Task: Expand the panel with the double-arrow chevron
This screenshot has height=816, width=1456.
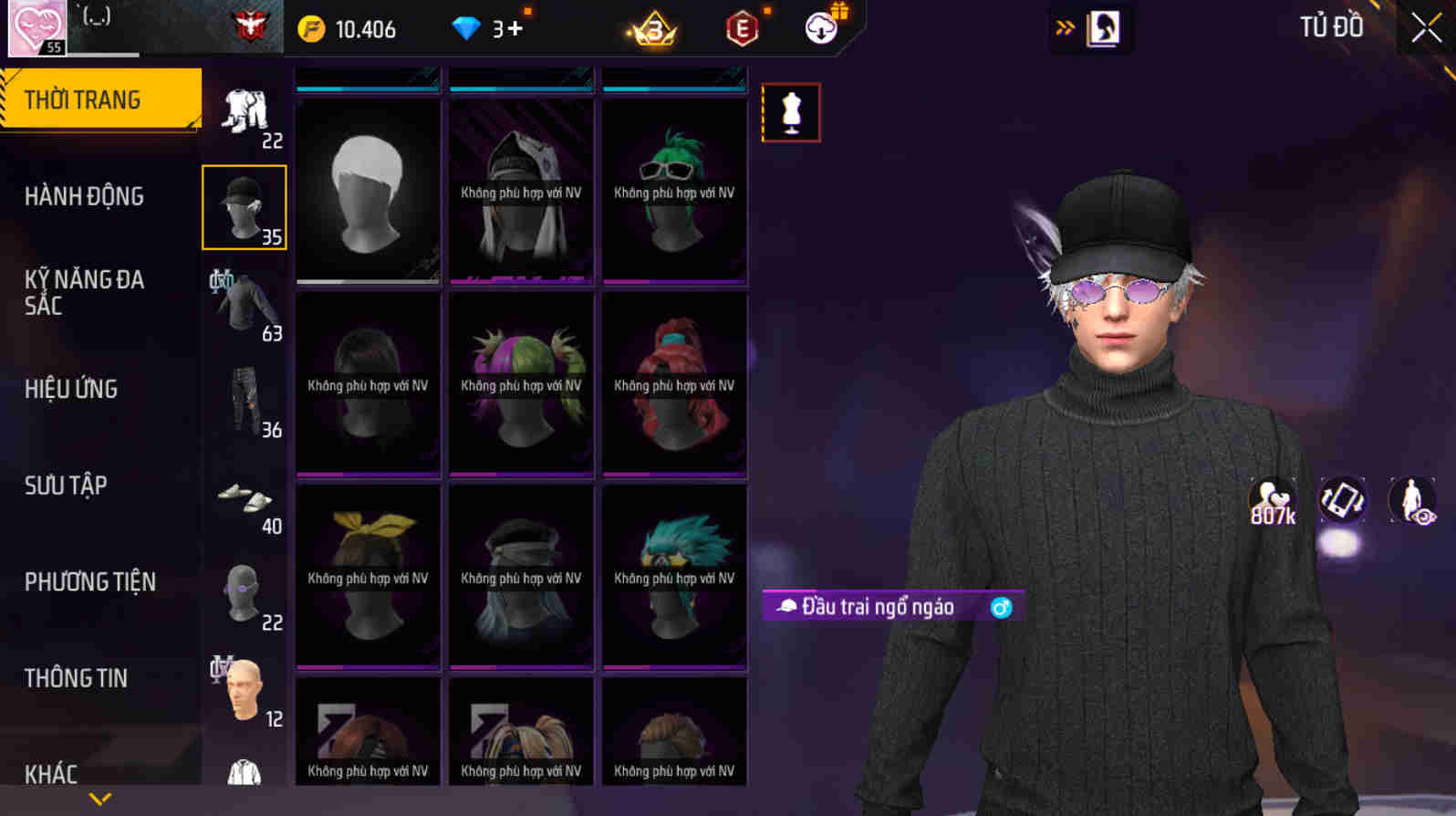Action: (1061, 27)
